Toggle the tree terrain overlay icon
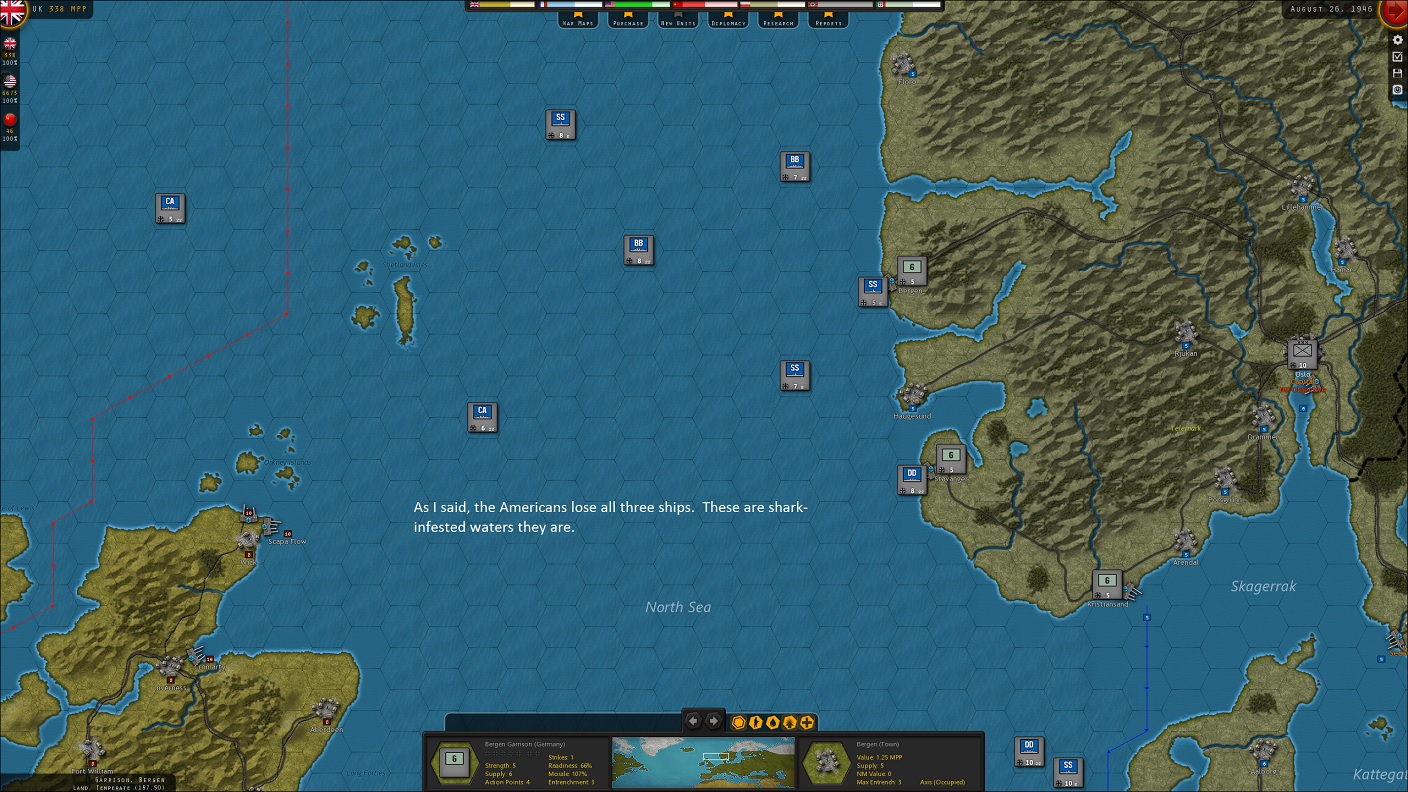This screenshot has width=1408, height=792. [789, 721]
